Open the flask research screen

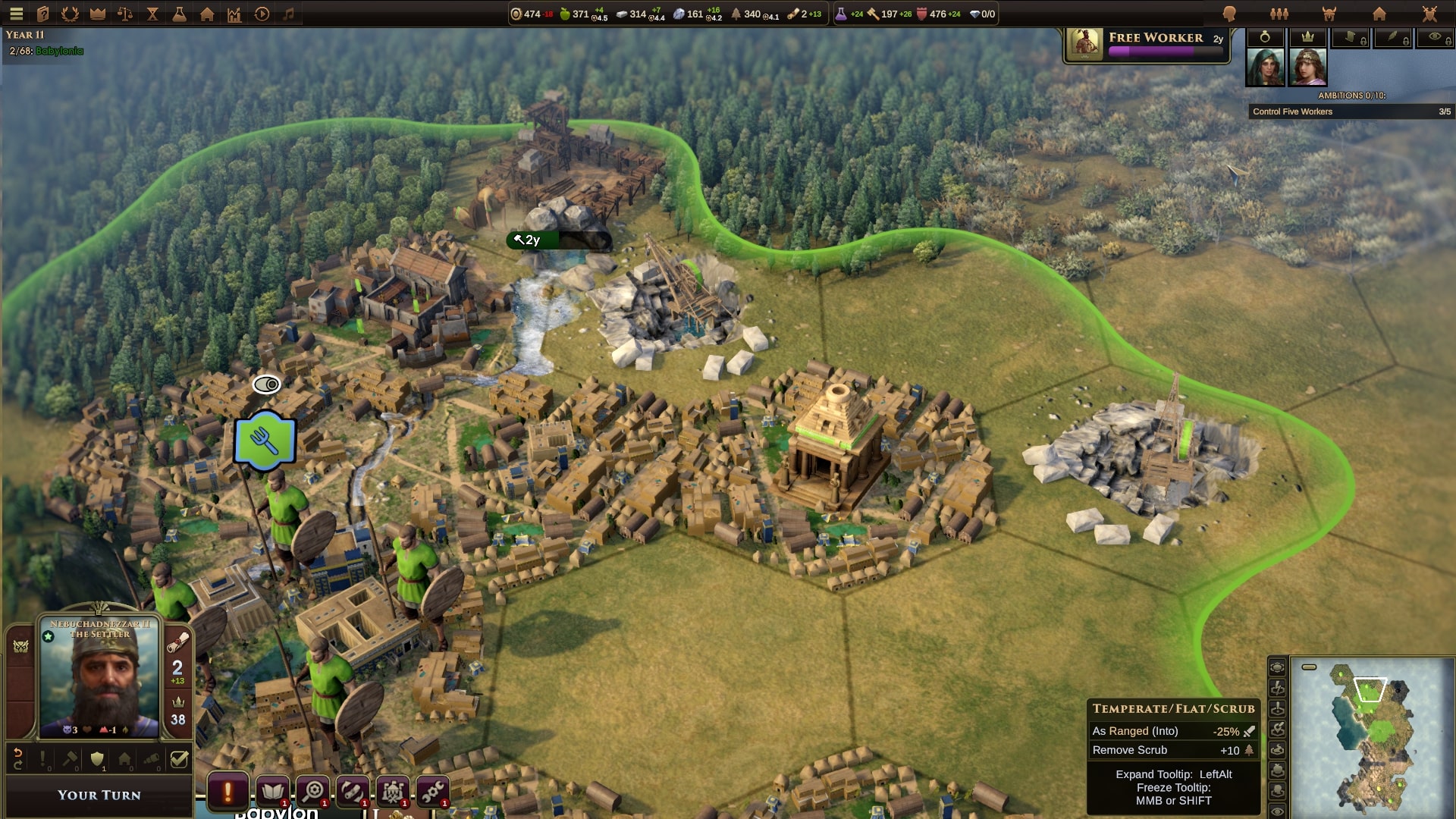(x=180, y=14)
